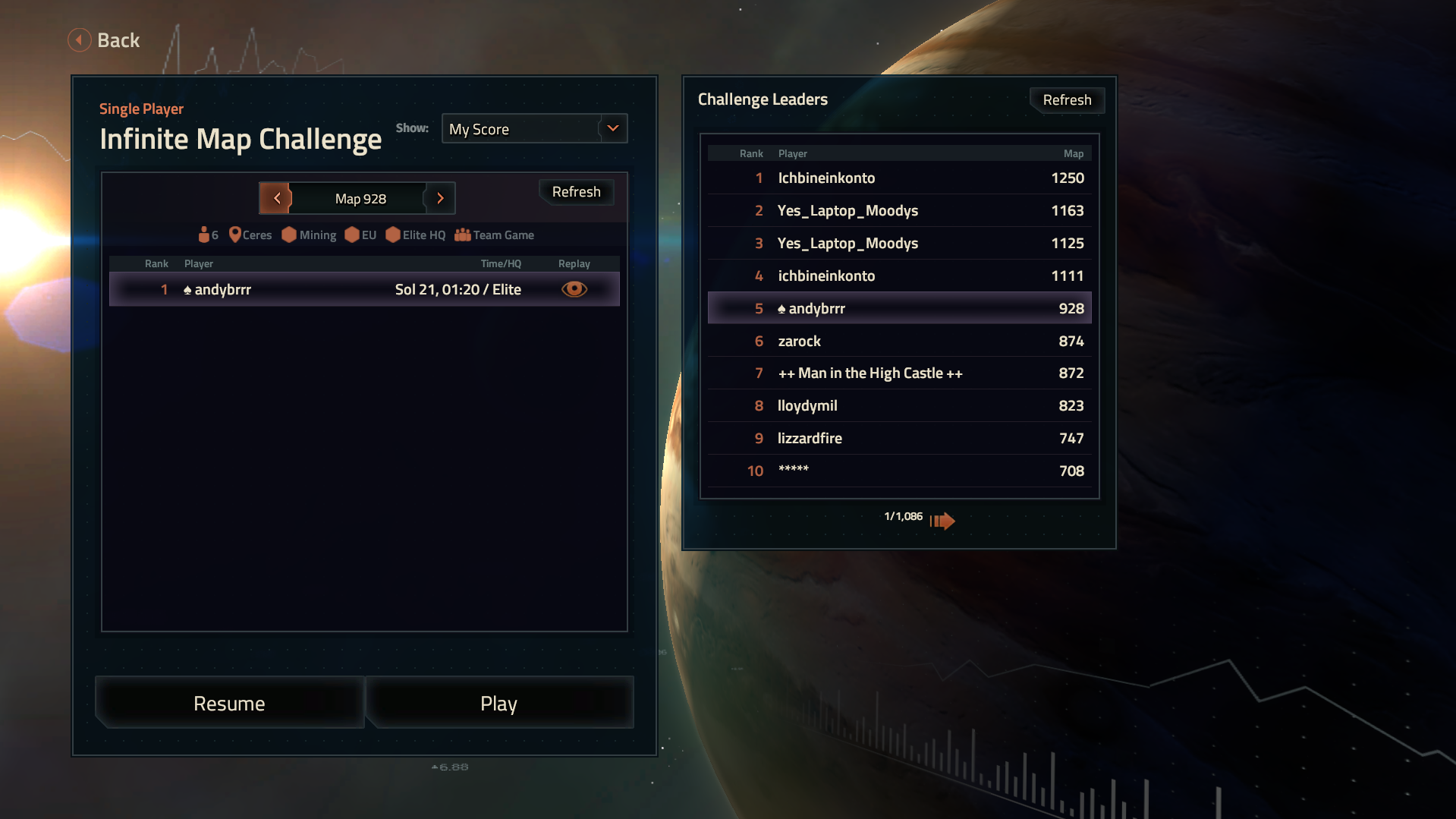
Task: Select lizzardfire's leaderboard entry
Action: point(899,439)
